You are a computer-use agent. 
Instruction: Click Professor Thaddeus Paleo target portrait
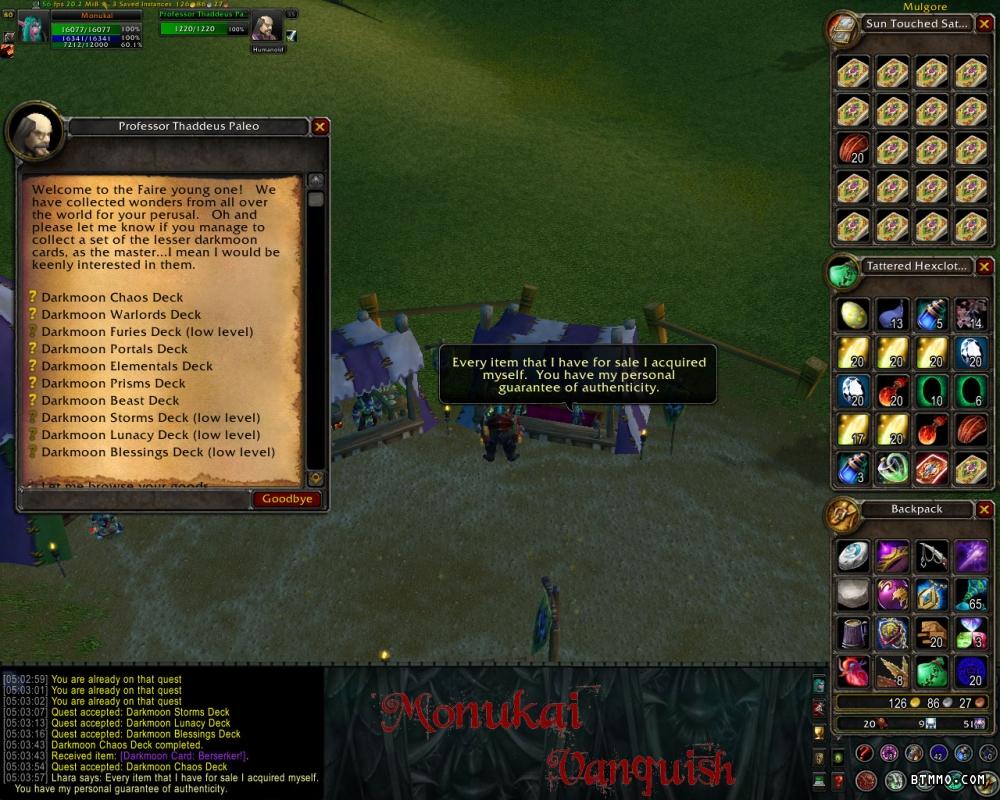(x=265, y=27)
